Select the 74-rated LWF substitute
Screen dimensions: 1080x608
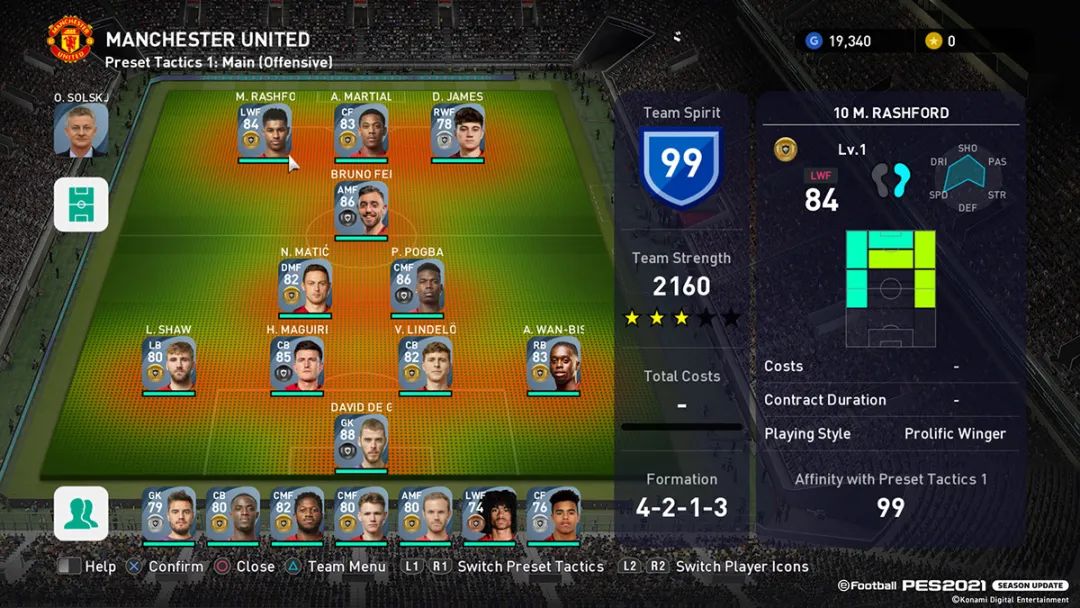pyautogui.click(x=489, y=514)
